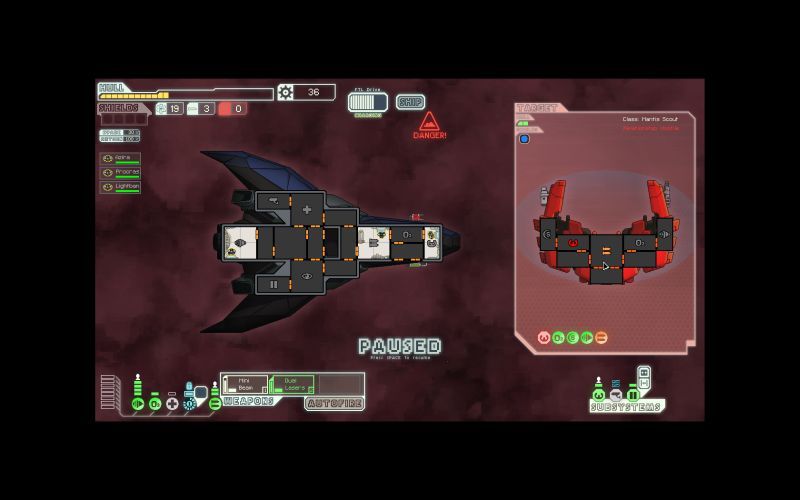Click the door control subsystem icon
The height and width of the screenshot is (500, 800).
(633, 395)
